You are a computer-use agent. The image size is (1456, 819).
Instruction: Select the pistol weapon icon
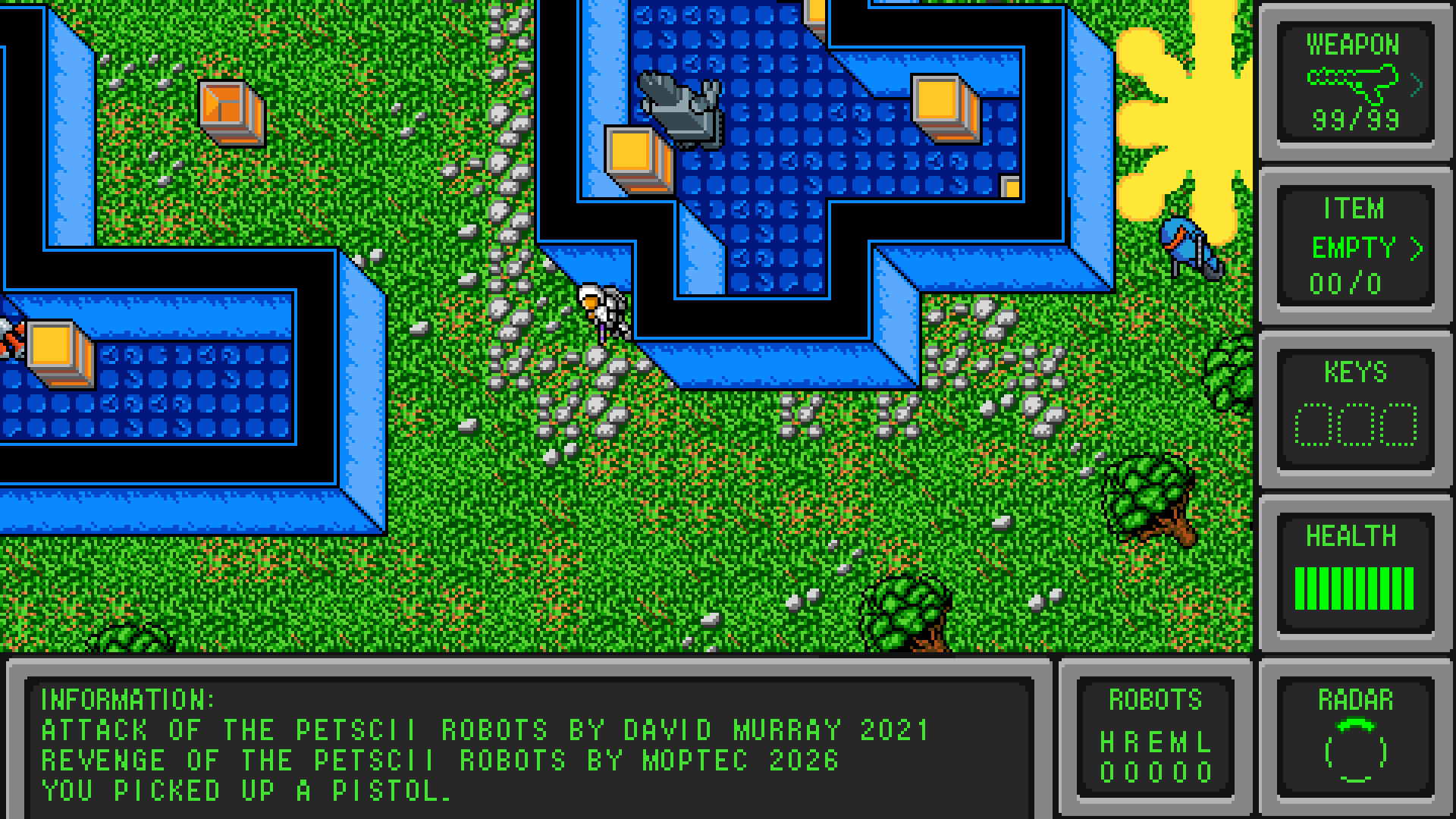(x=1353, y=80)
